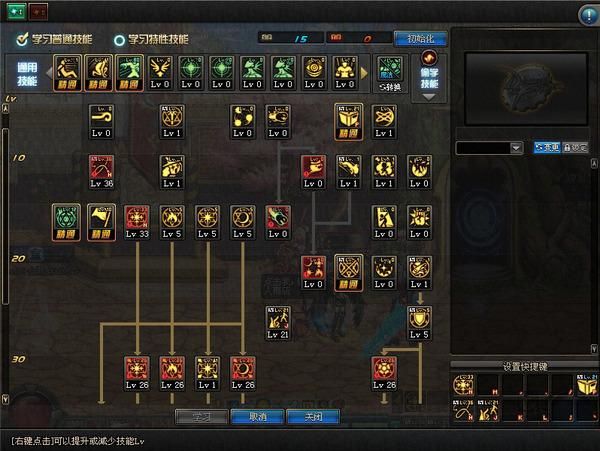Click the 变更 change button
600x451 pixels.
(546, 147)
